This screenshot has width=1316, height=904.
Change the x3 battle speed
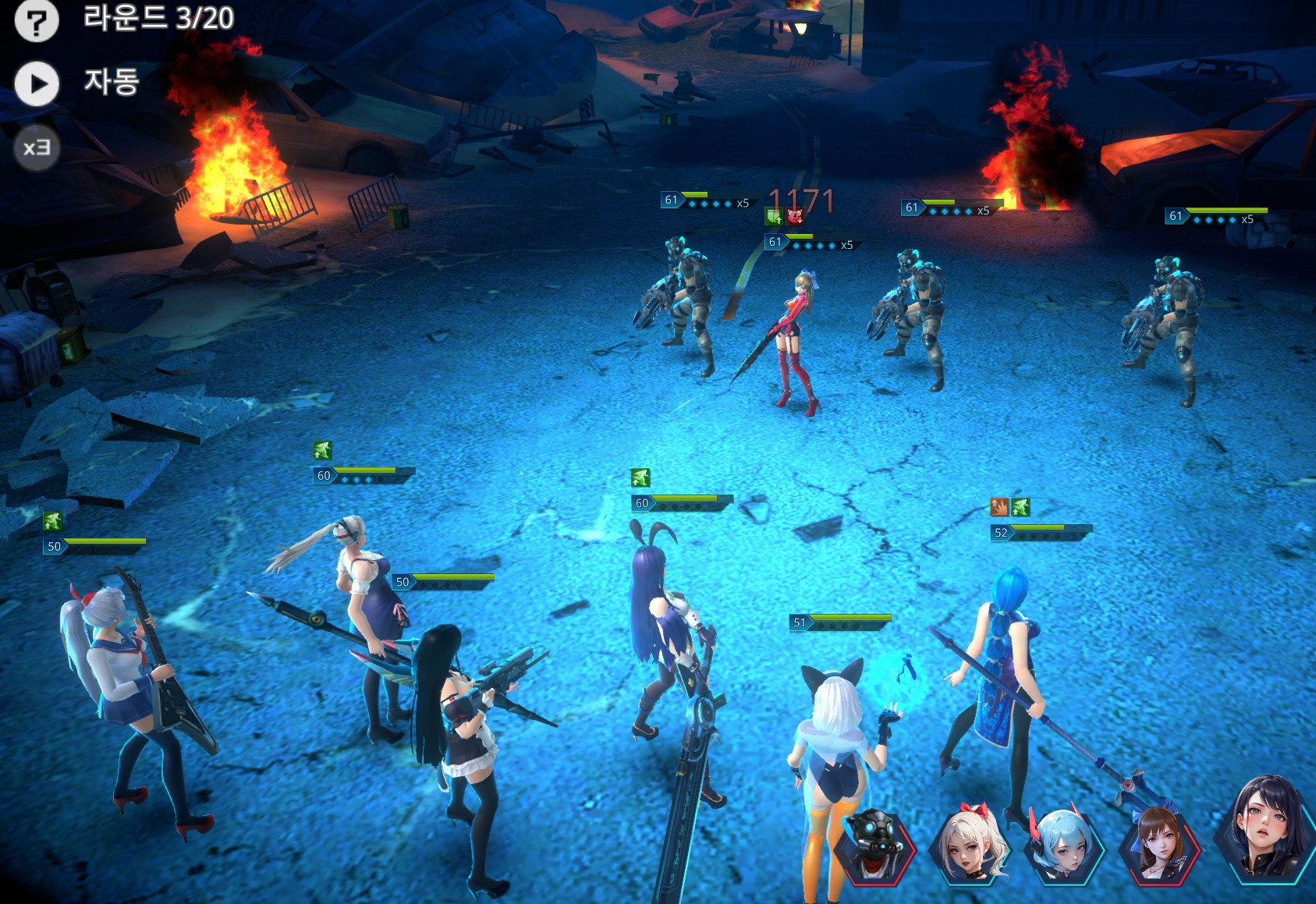point(37,147)
